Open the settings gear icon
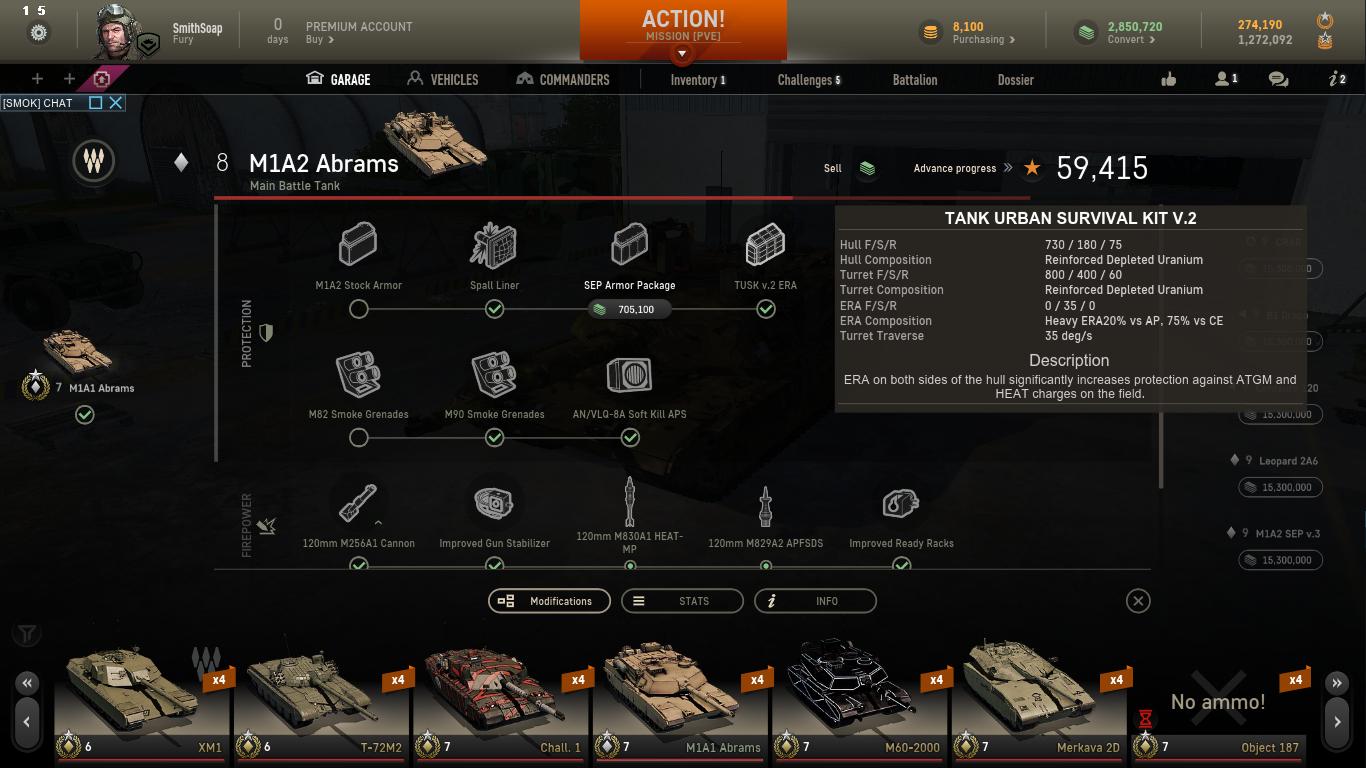 click(x=38, y=33)
